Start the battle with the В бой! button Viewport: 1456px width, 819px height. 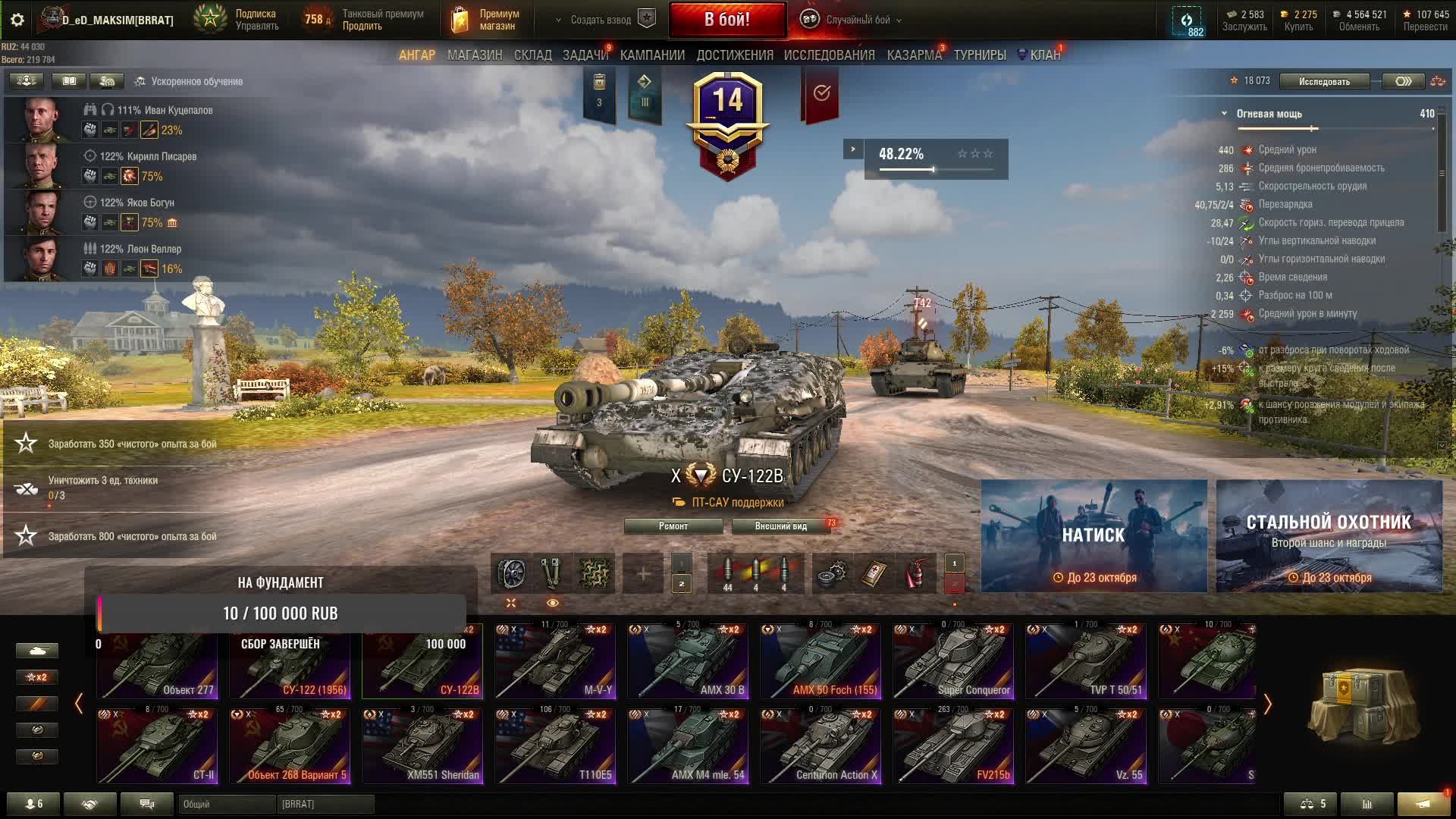(x=727, y=20)
